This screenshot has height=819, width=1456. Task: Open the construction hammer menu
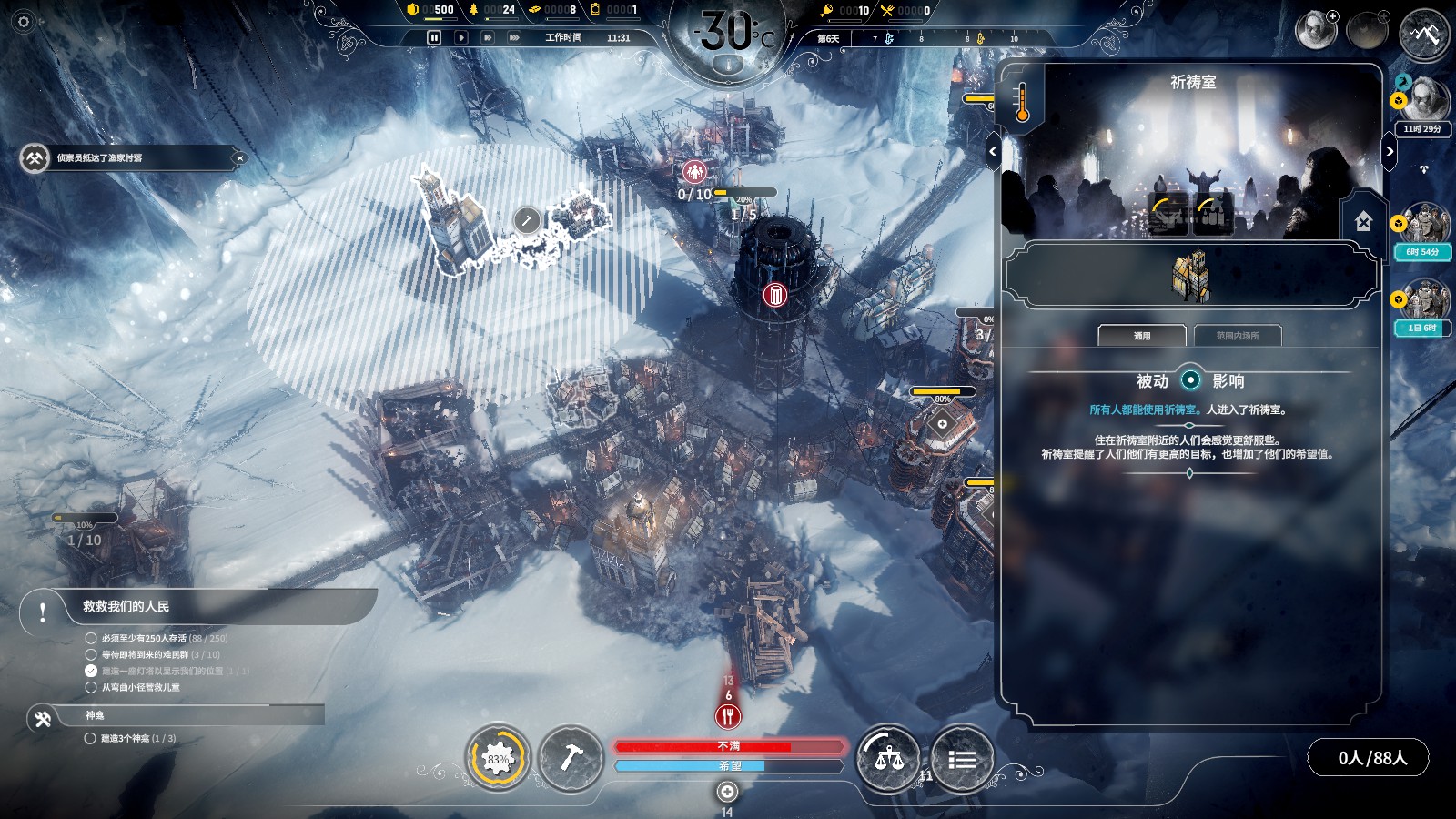(571, 758)
